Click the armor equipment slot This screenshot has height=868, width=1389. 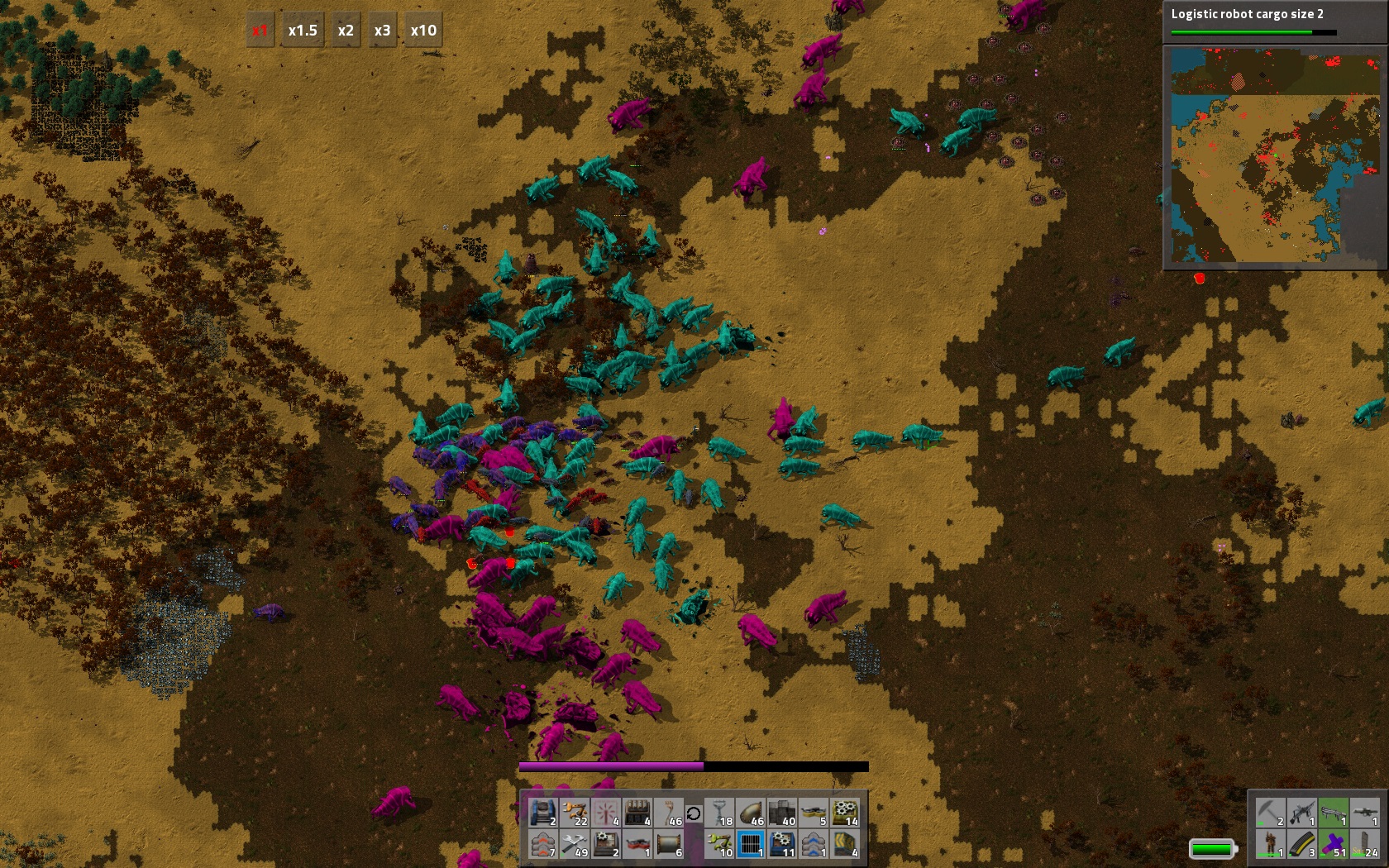(x=1271, y=845)
